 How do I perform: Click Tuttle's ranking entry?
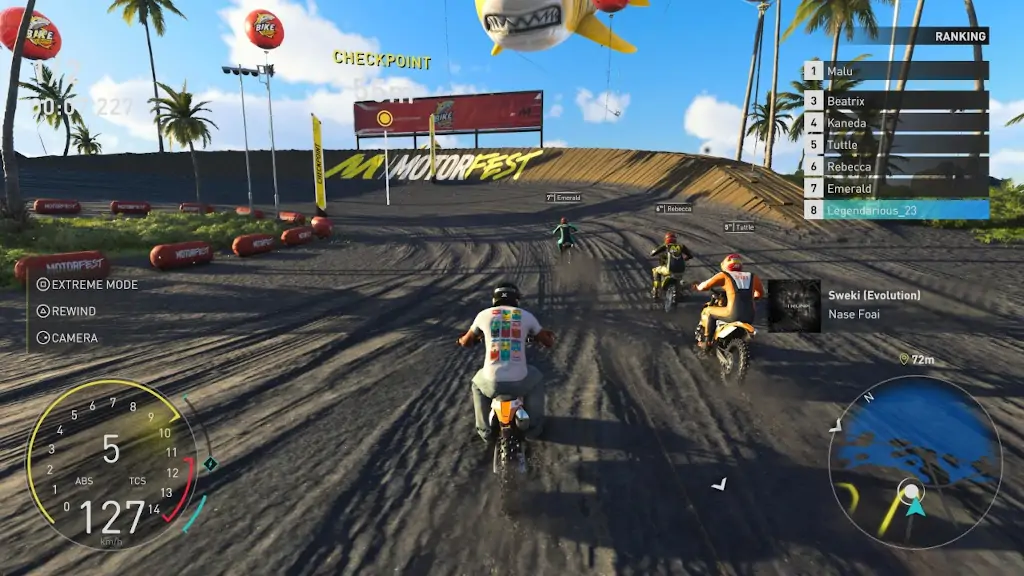coord(896,145)
